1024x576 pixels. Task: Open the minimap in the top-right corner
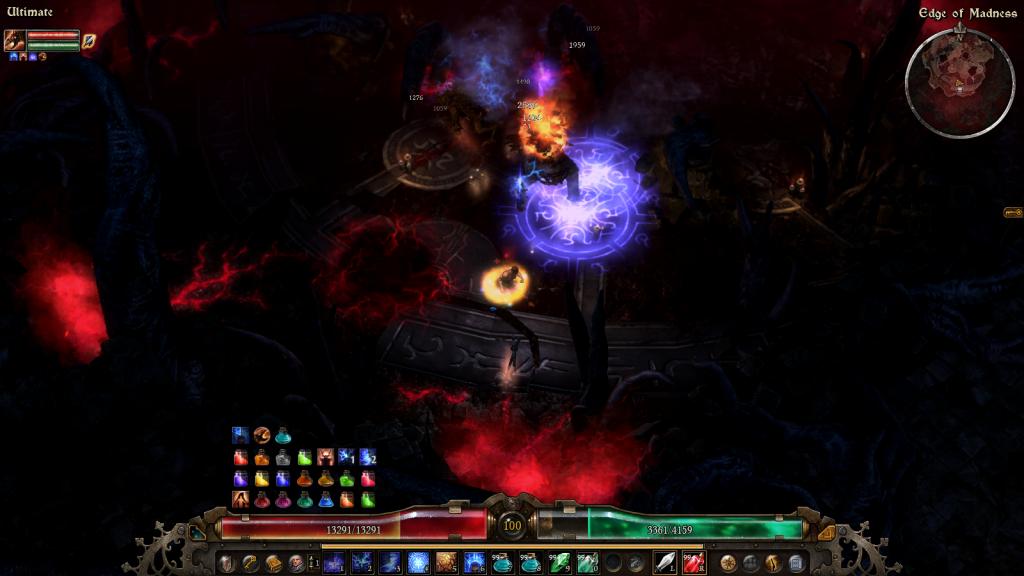[959, 84]
